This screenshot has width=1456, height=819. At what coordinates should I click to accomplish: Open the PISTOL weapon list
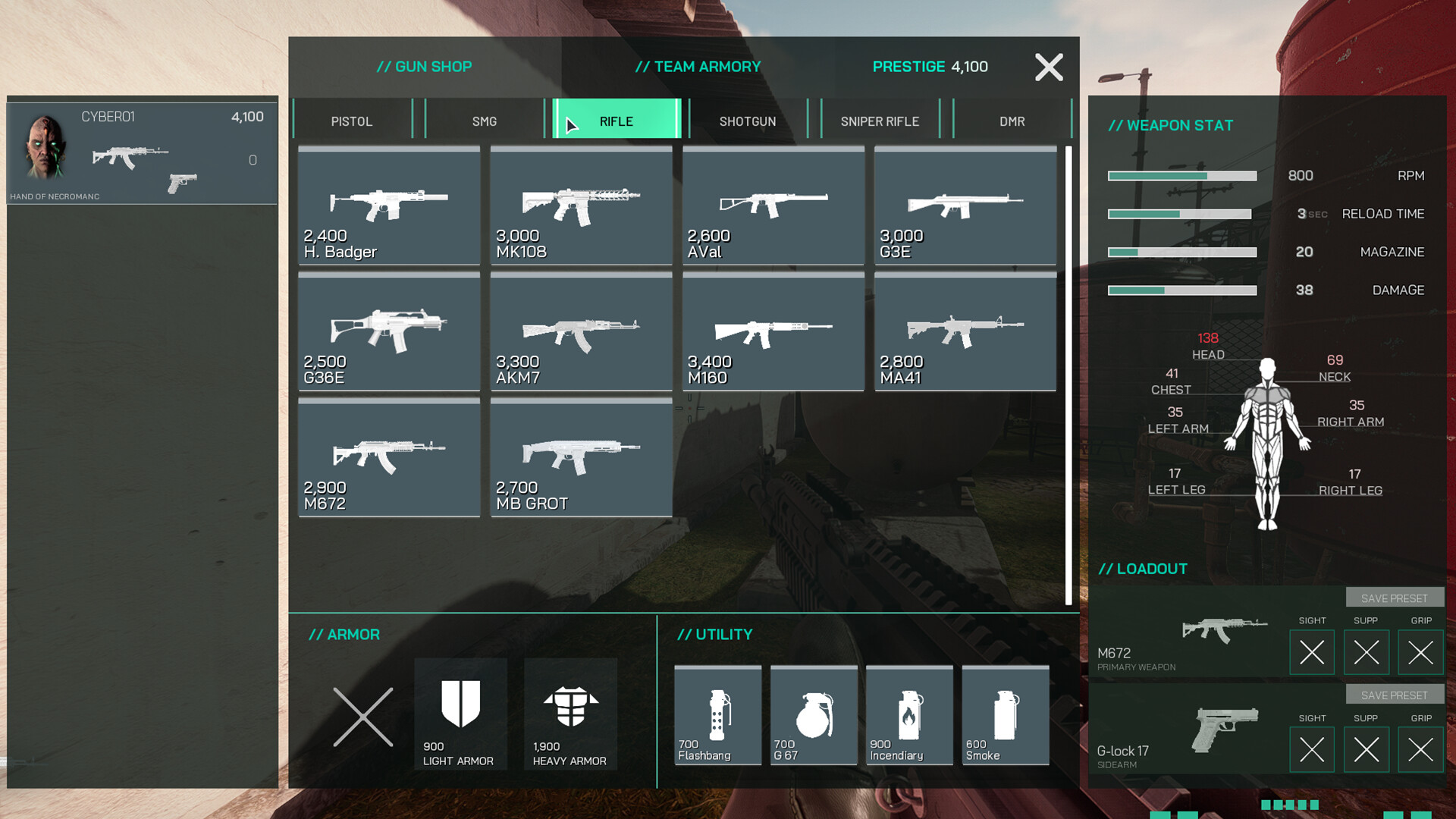(352, 121)
